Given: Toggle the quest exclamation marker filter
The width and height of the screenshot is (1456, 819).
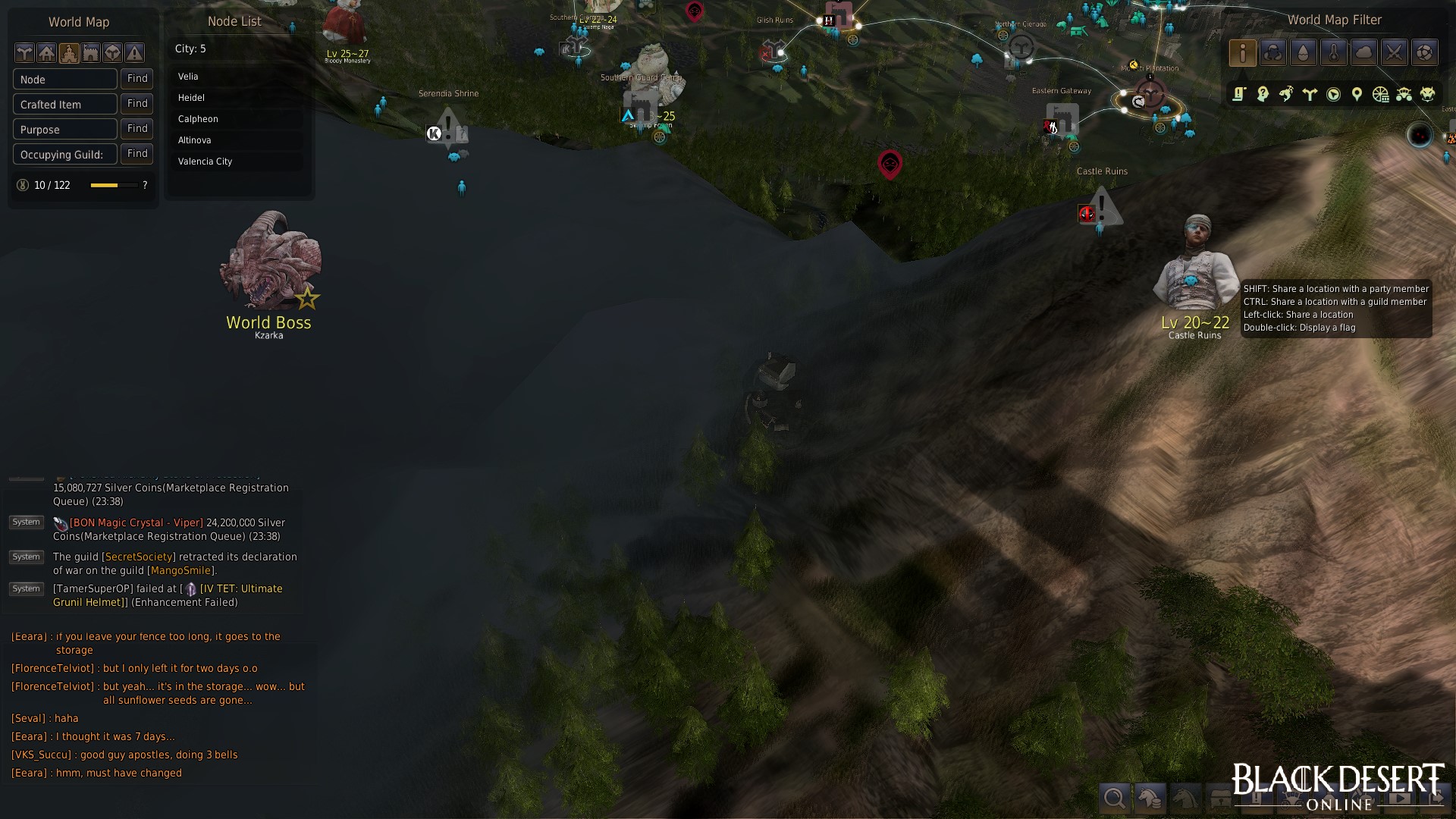Looking at the screenshot, I should [1238, 94].
